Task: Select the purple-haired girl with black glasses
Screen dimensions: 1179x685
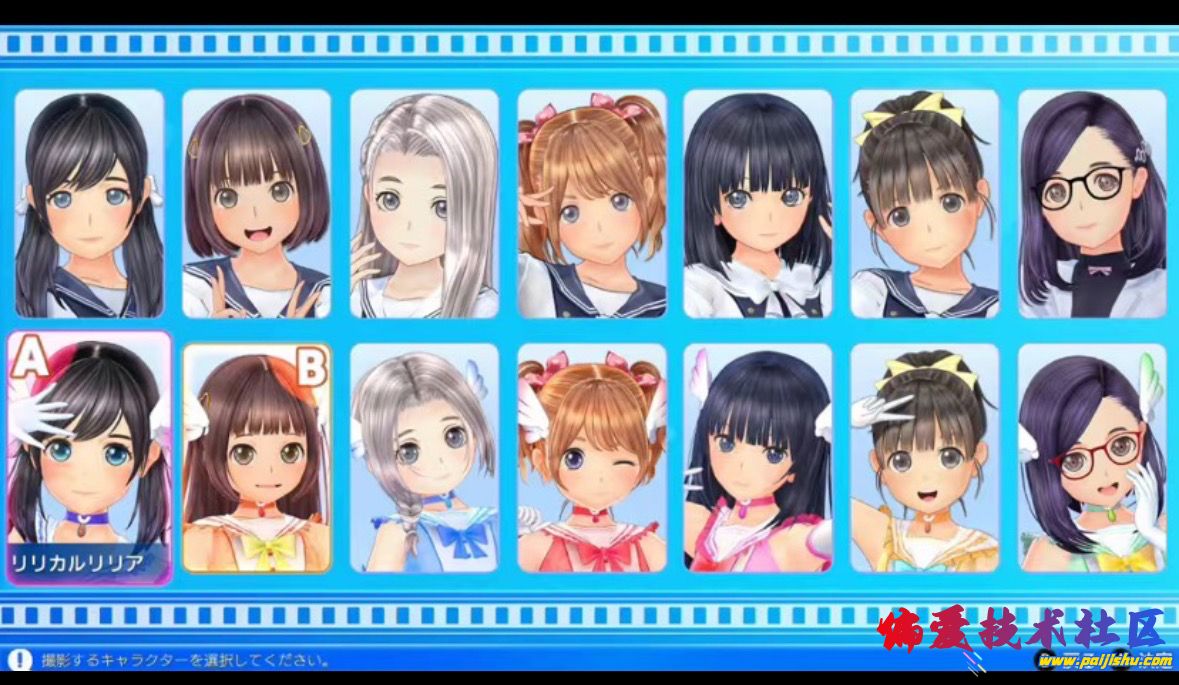Action: click(1092, 203)
